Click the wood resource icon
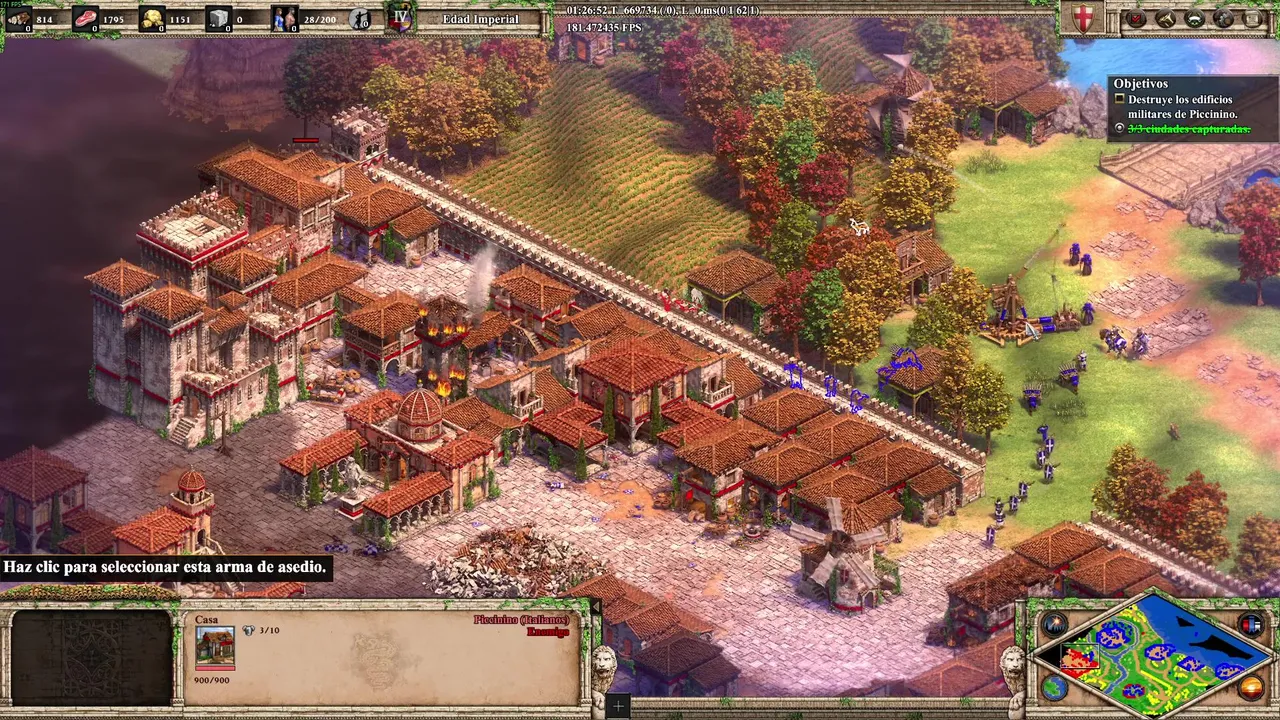 pos(18,18)
